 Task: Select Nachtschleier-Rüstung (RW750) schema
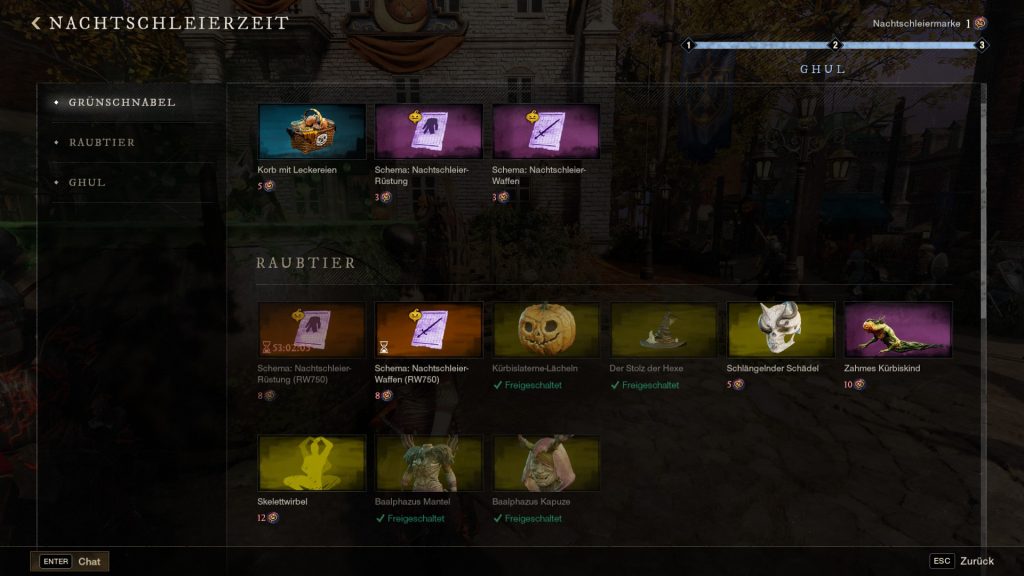tap(311, 330)
